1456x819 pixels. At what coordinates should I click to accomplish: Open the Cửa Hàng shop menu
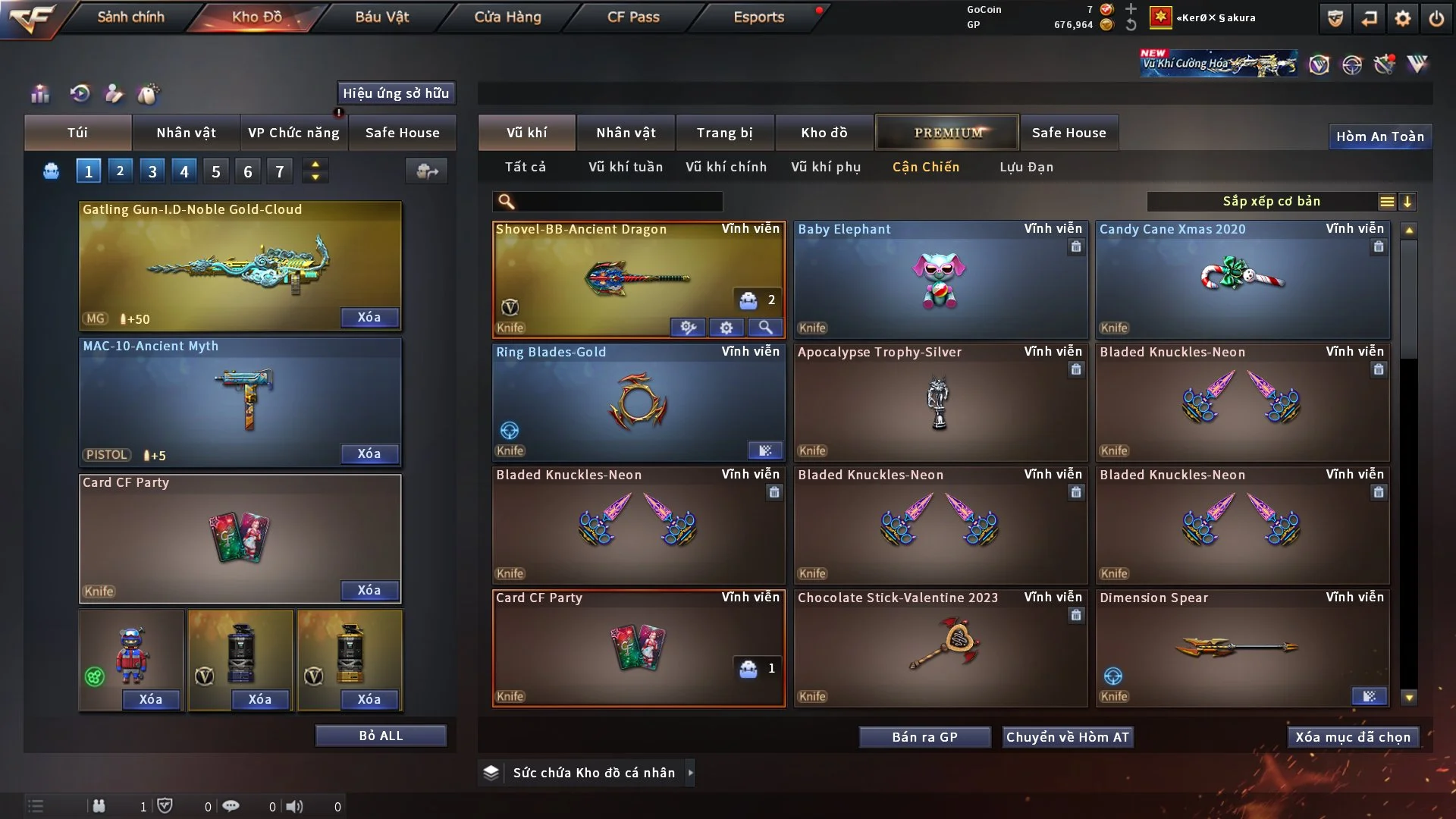(x=507, y=17)
